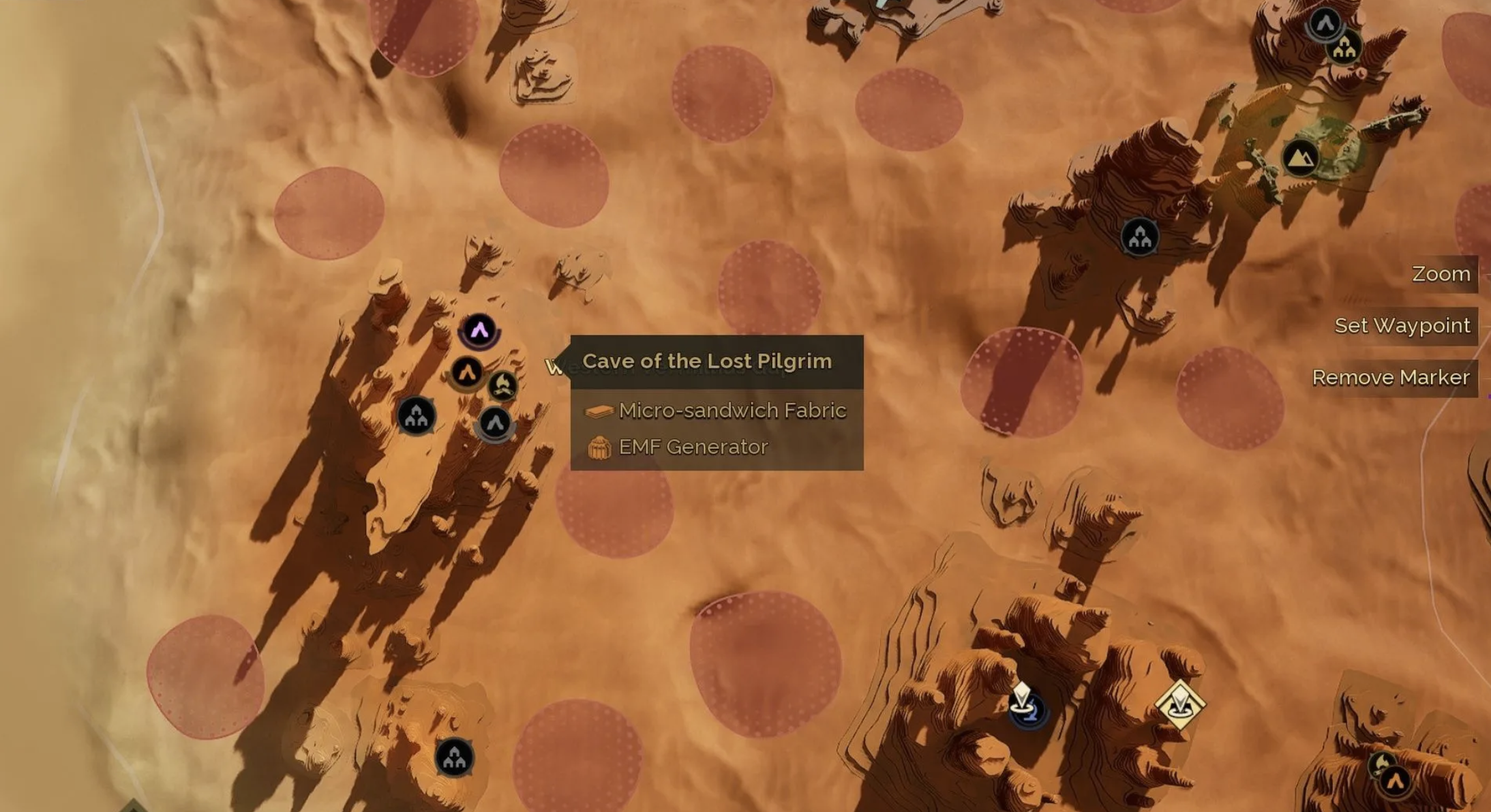Select the twin-pyramid landmark marker
Image resolution: width=1491 pixels, height=812 pixels.
(x=1300, y=158)
